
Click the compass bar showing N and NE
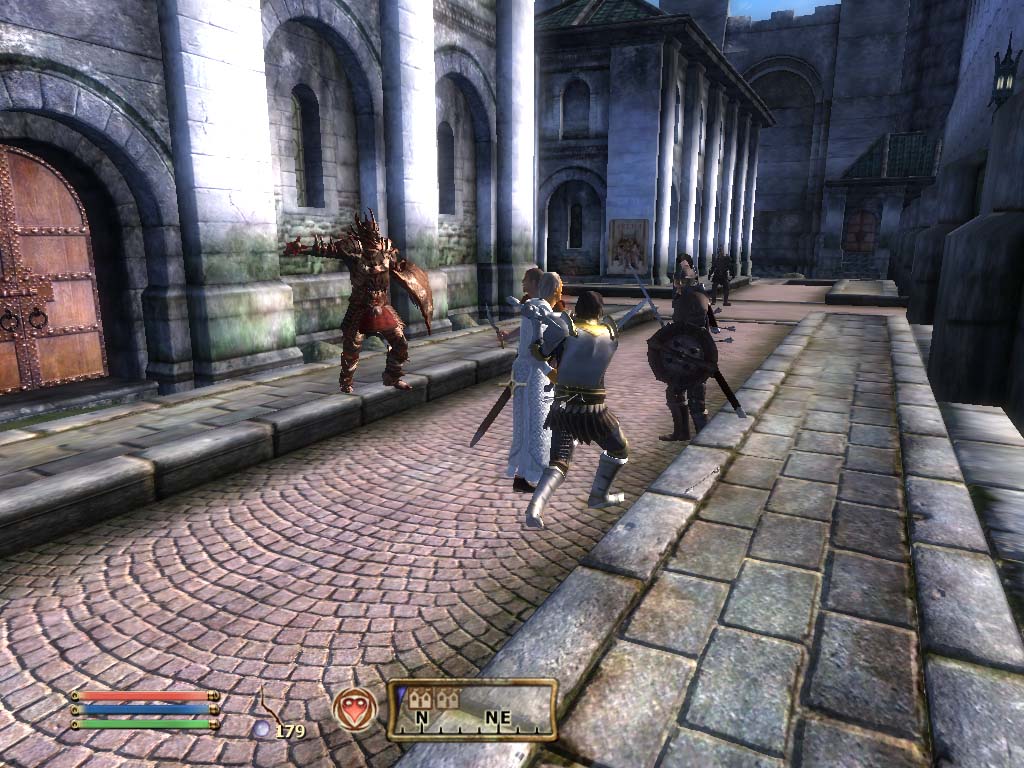point(472,710)
